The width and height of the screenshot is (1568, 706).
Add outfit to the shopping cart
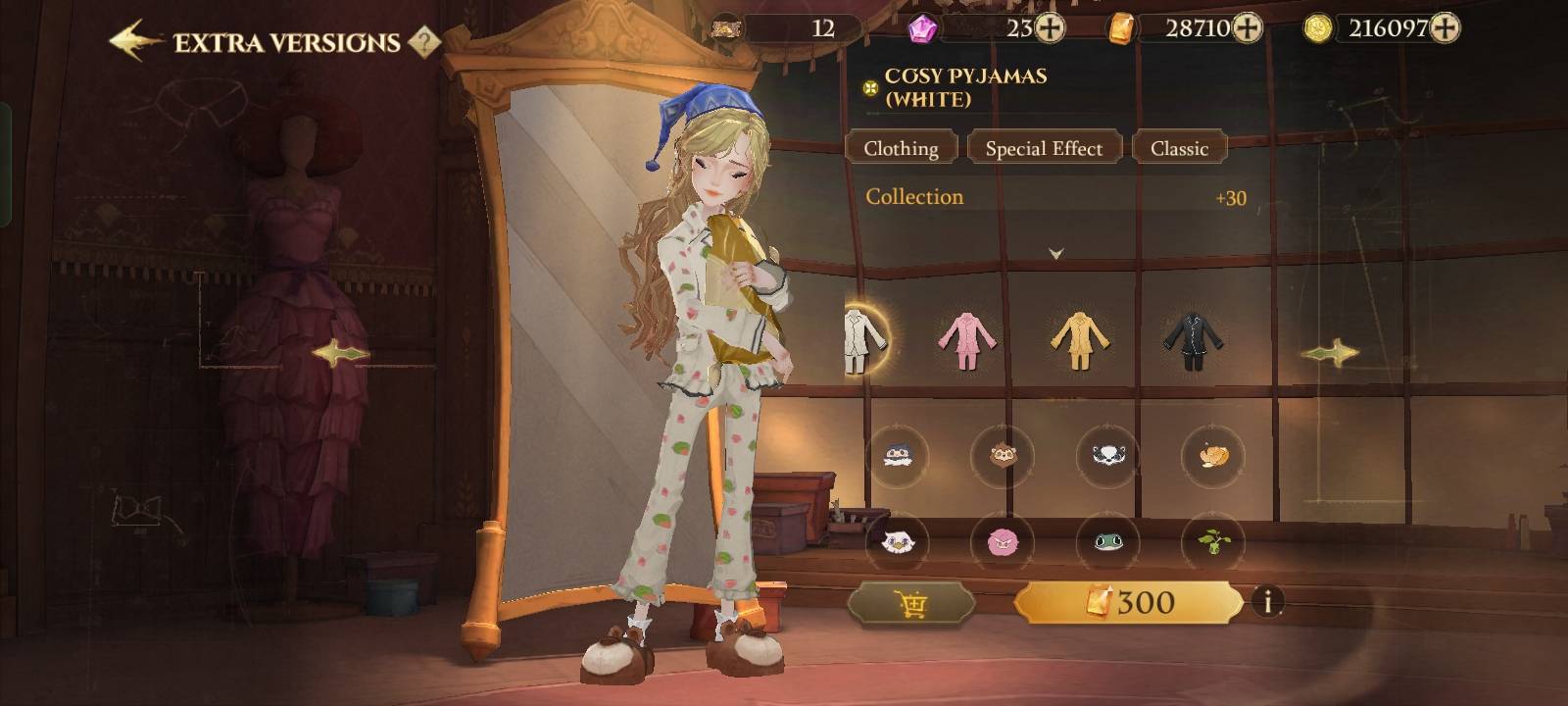[x=910, y=603]
